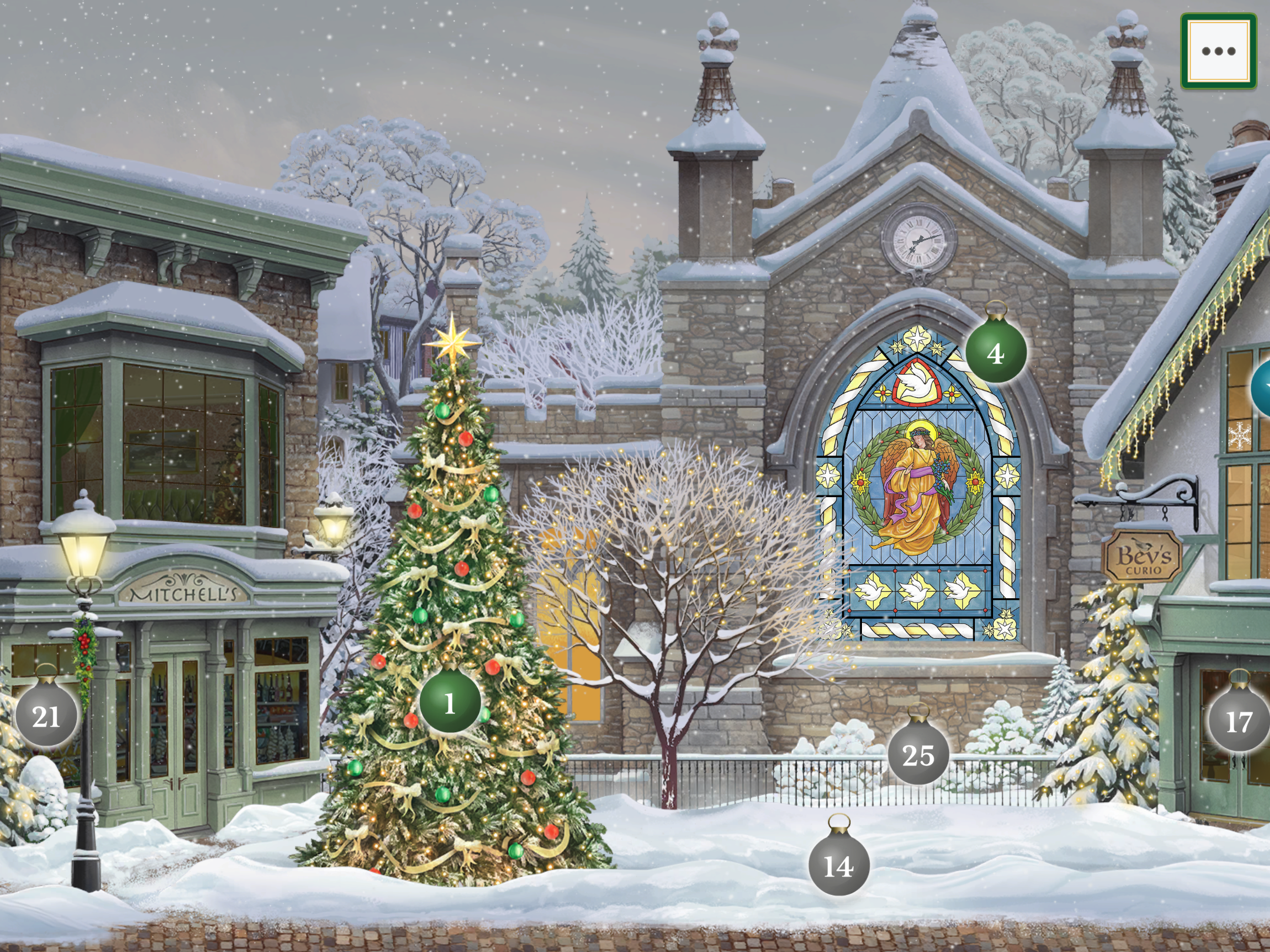
Task: Click the grey day 25 ornament
Action: point(918,755)
